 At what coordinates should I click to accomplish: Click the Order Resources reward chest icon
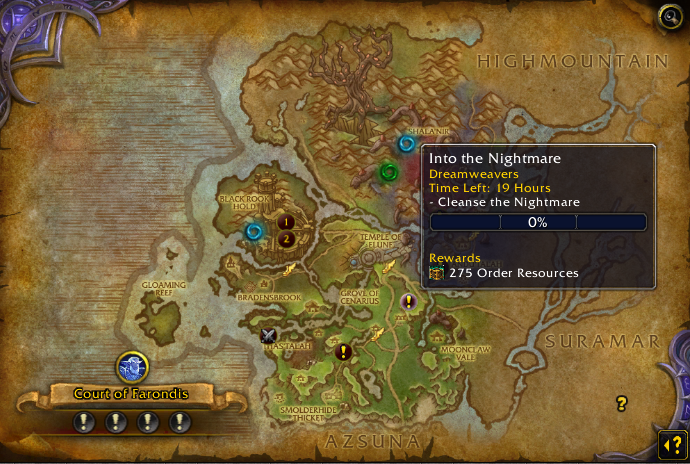tap(436, 273)
